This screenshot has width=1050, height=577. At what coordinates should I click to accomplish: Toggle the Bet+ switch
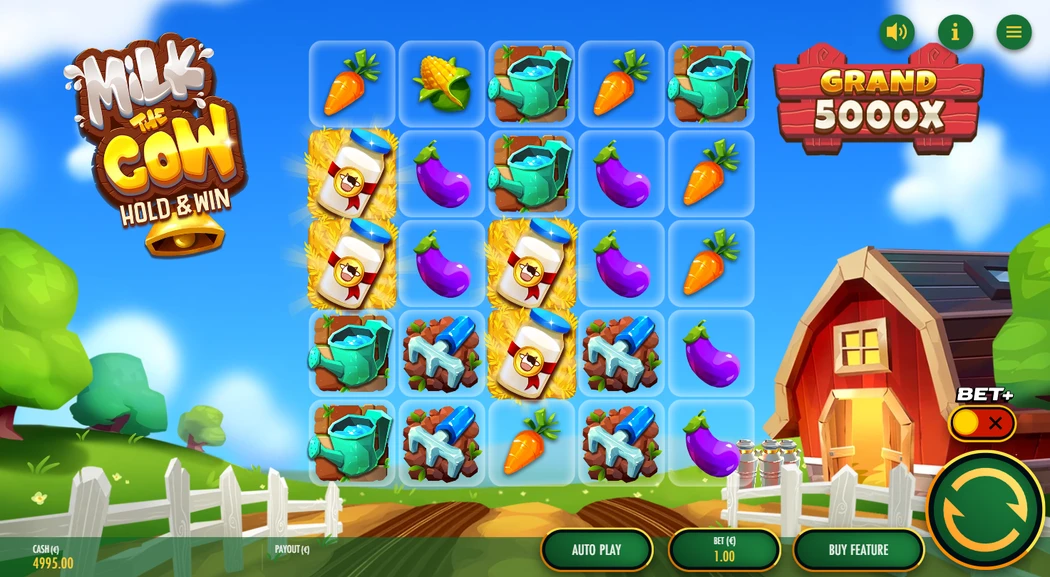click(981, 423)
